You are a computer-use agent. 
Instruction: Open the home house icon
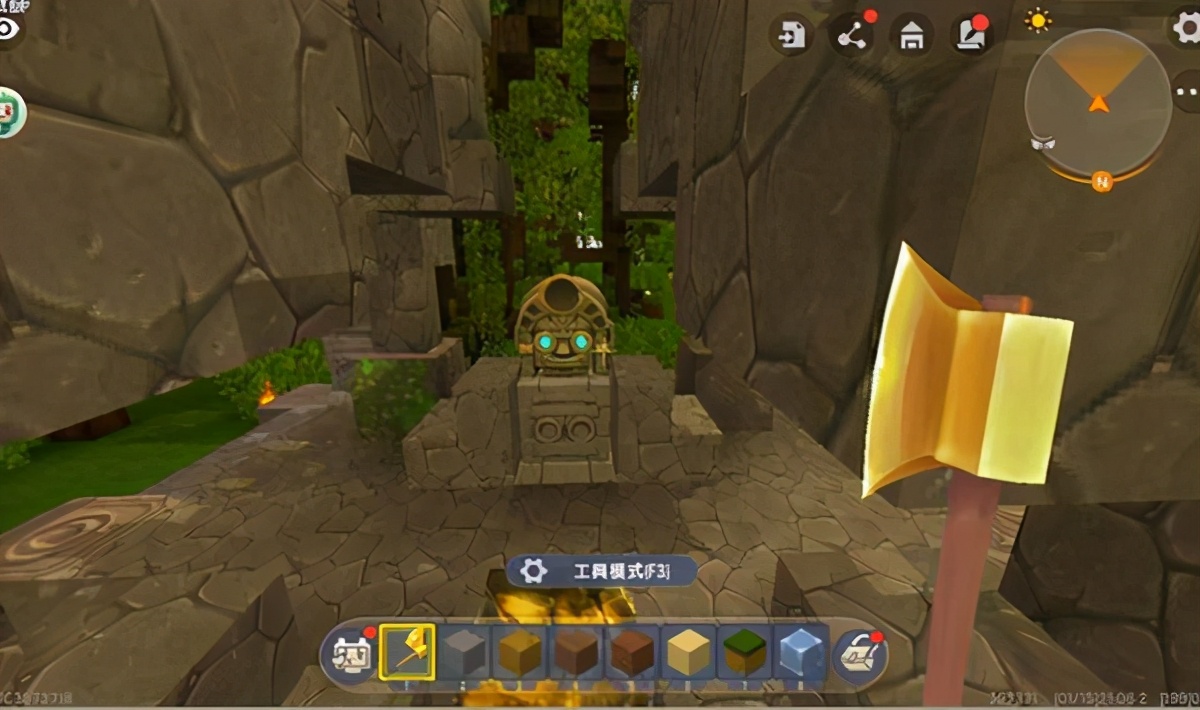tap(911, 37)
